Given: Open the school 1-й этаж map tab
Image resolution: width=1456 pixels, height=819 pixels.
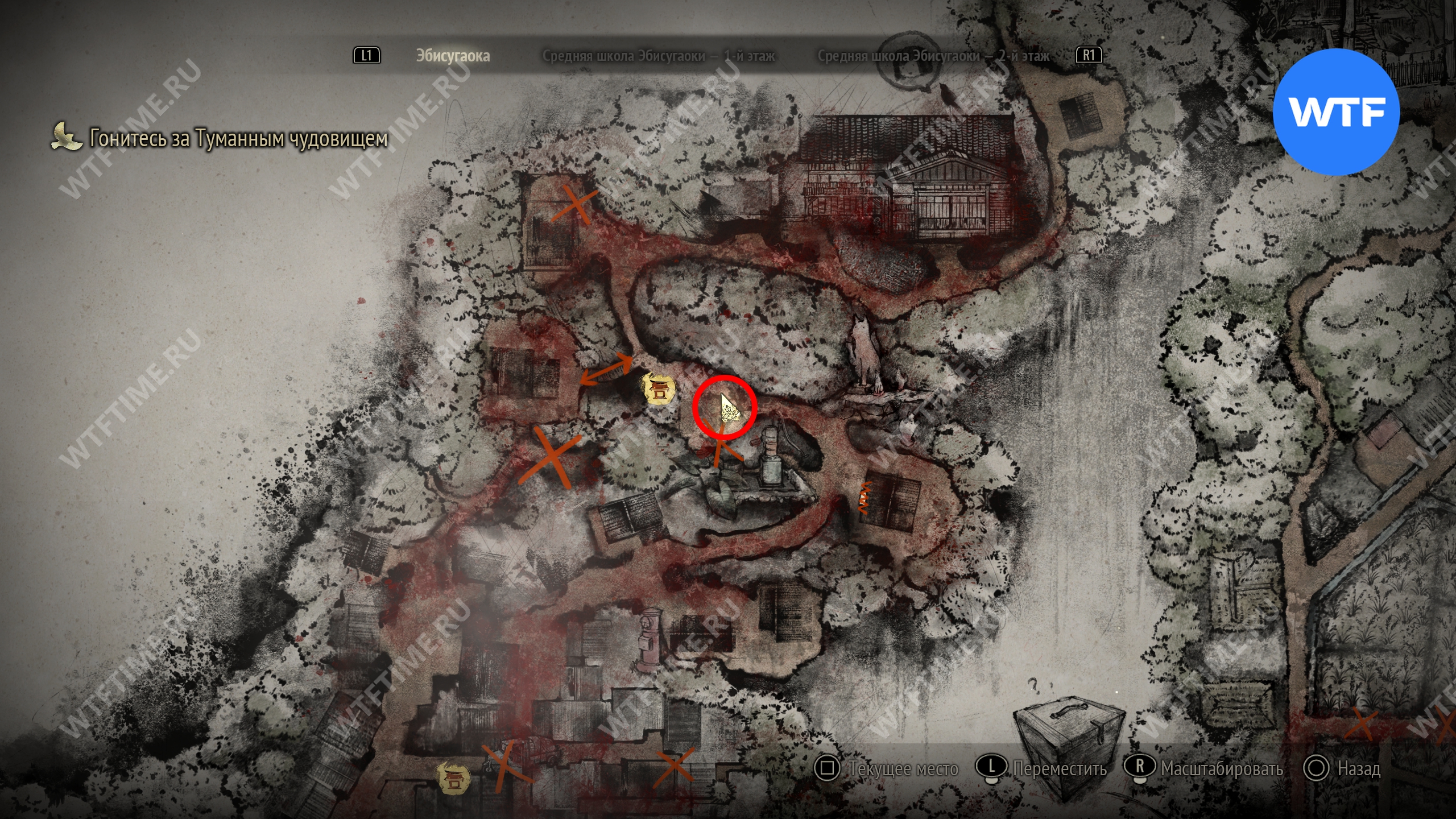Looking at the screenshot, I should 658,56.
